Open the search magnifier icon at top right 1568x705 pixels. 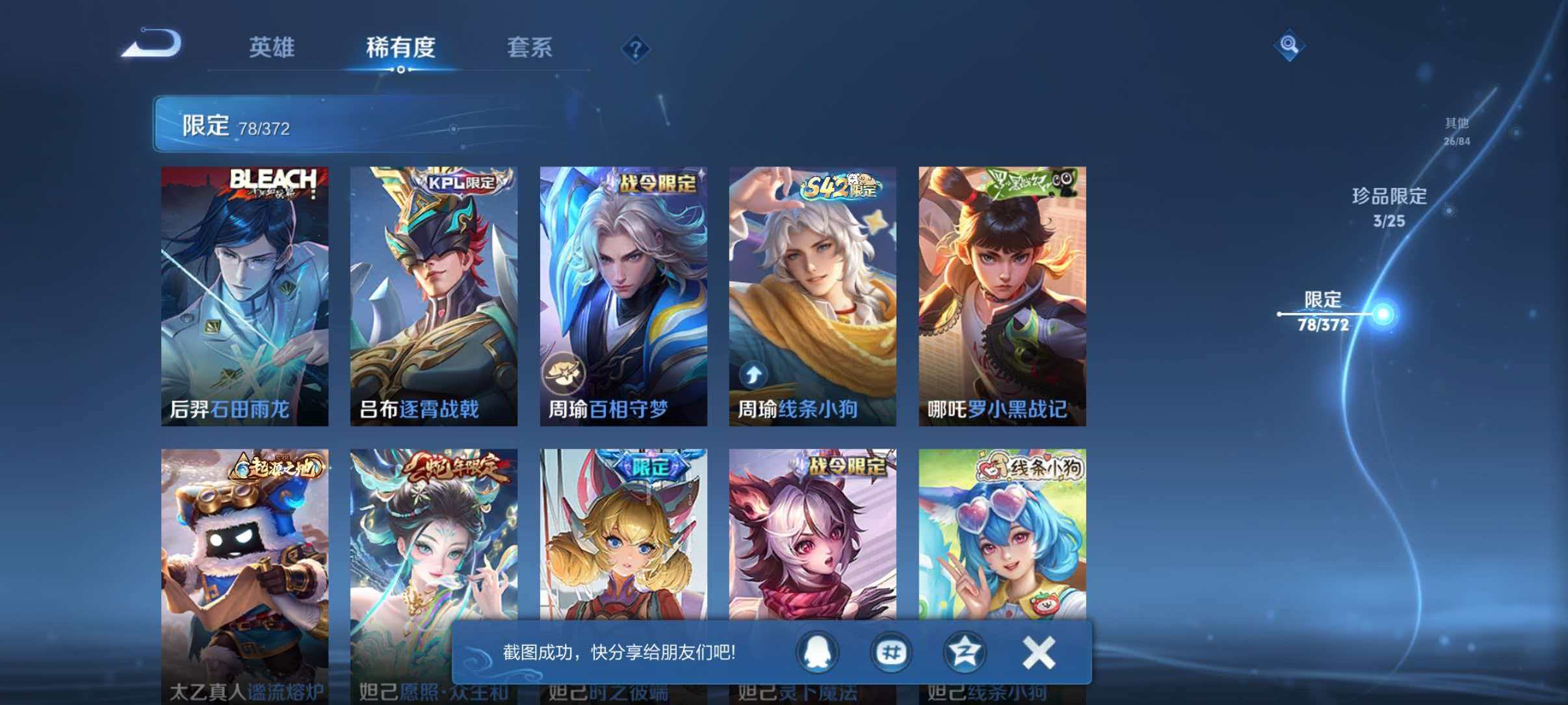(1291, 46)
